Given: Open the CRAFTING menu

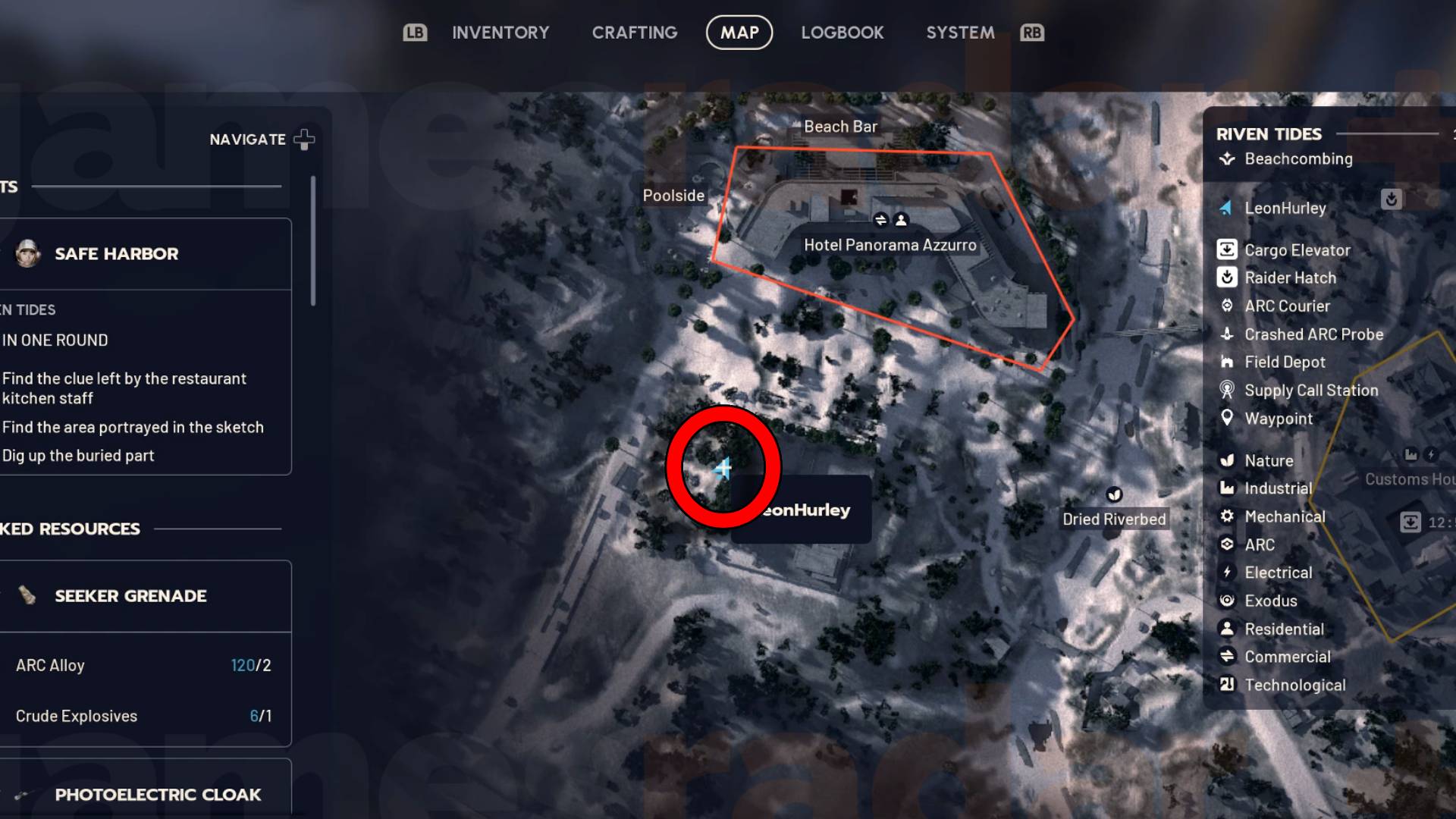Looking at the screenshot, I should coord(634,32).
